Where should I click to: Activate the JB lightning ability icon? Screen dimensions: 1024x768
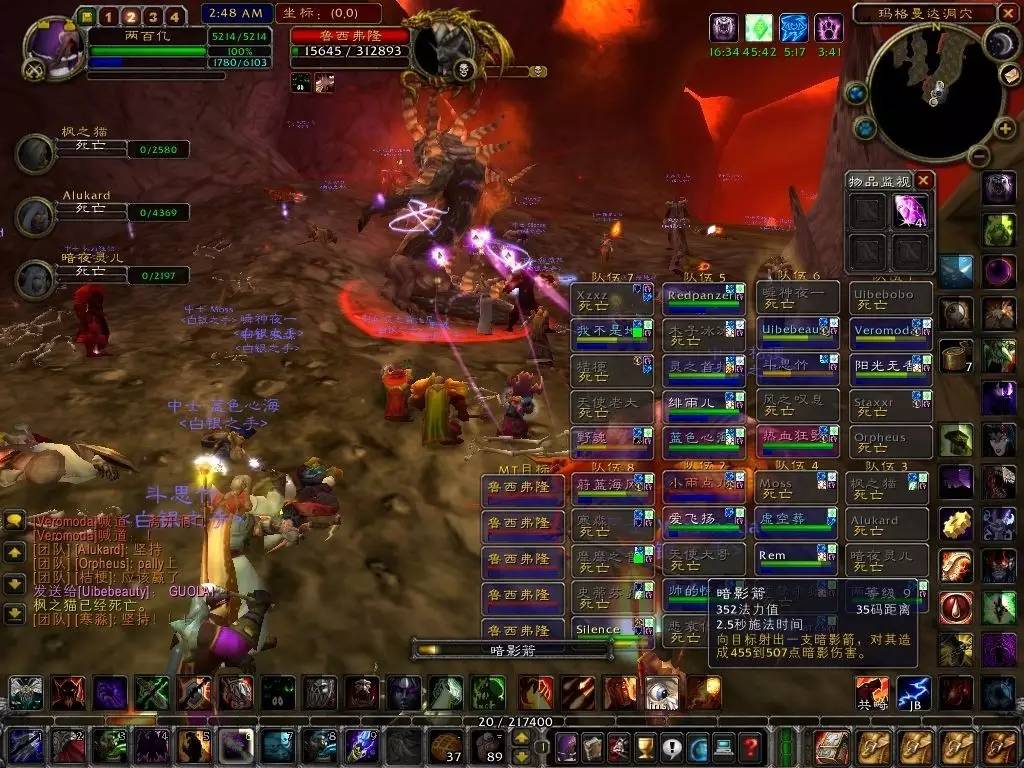(915, 693)
